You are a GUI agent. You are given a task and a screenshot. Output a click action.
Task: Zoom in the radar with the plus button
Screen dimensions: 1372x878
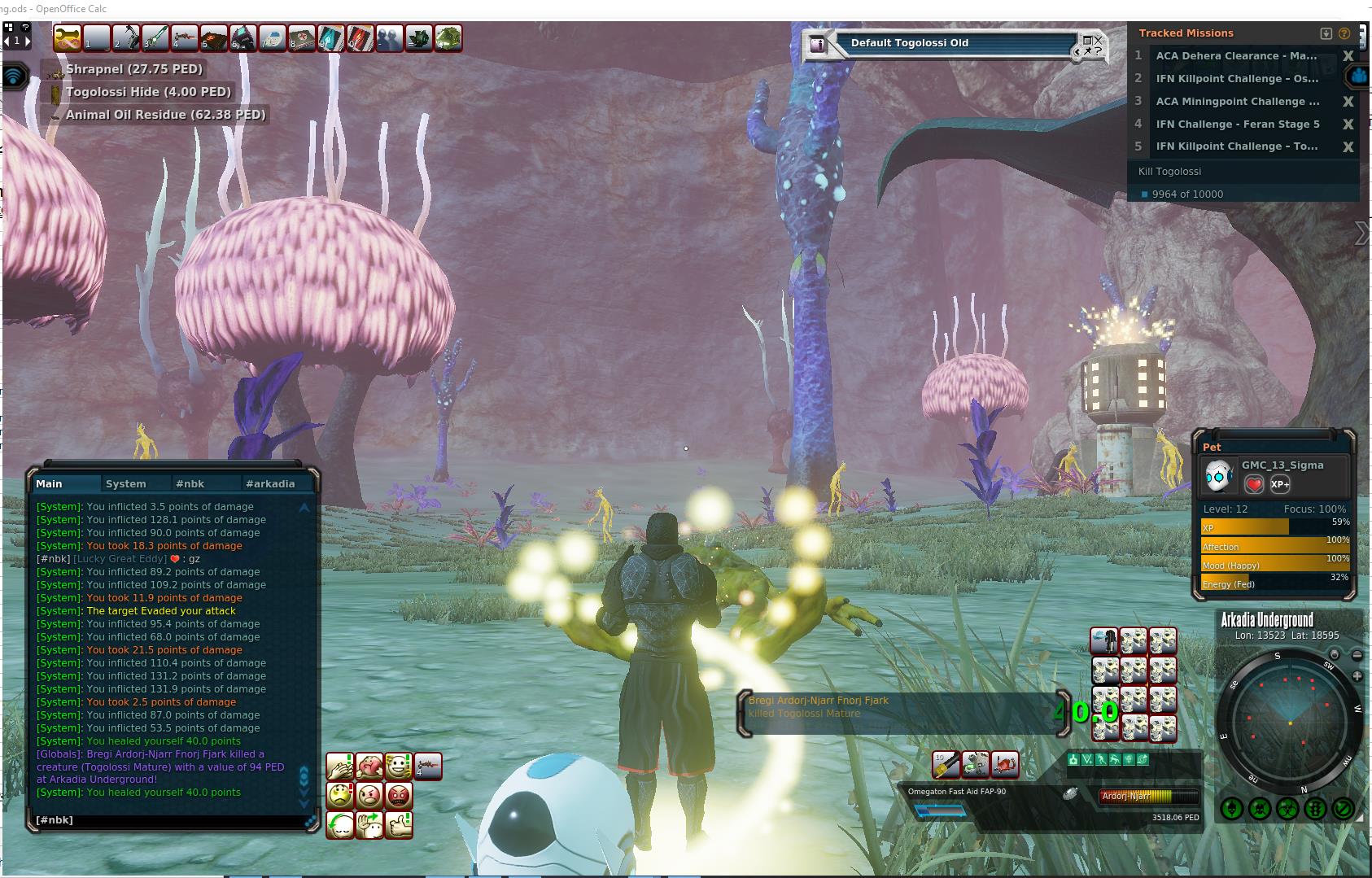1357,676
